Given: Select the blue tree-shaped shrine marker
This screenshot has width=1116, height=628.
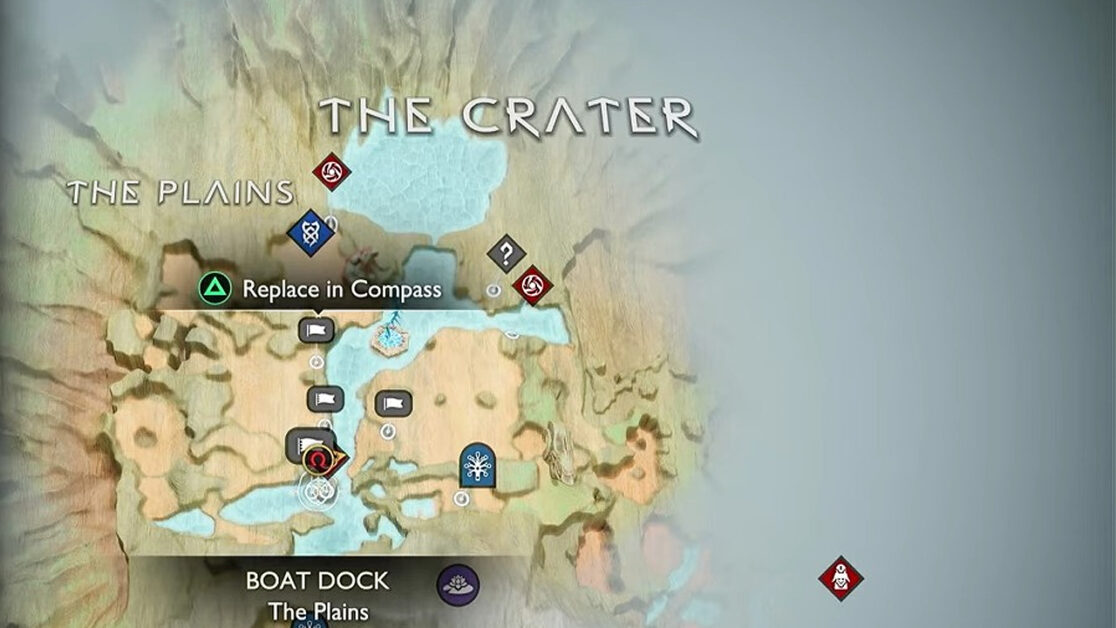Looking at the screenshot, I should [479, 465].
